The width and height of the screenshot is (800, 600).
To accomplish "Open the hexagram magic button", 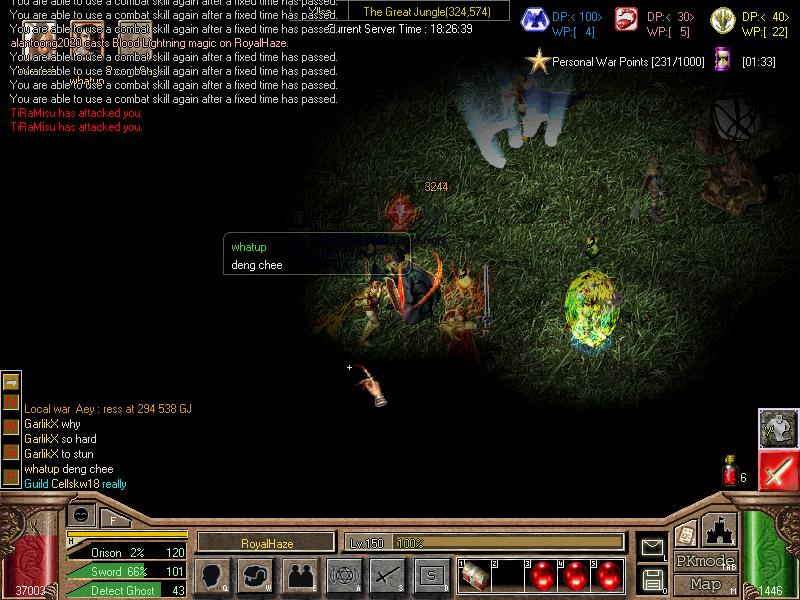I will [343, 575].
